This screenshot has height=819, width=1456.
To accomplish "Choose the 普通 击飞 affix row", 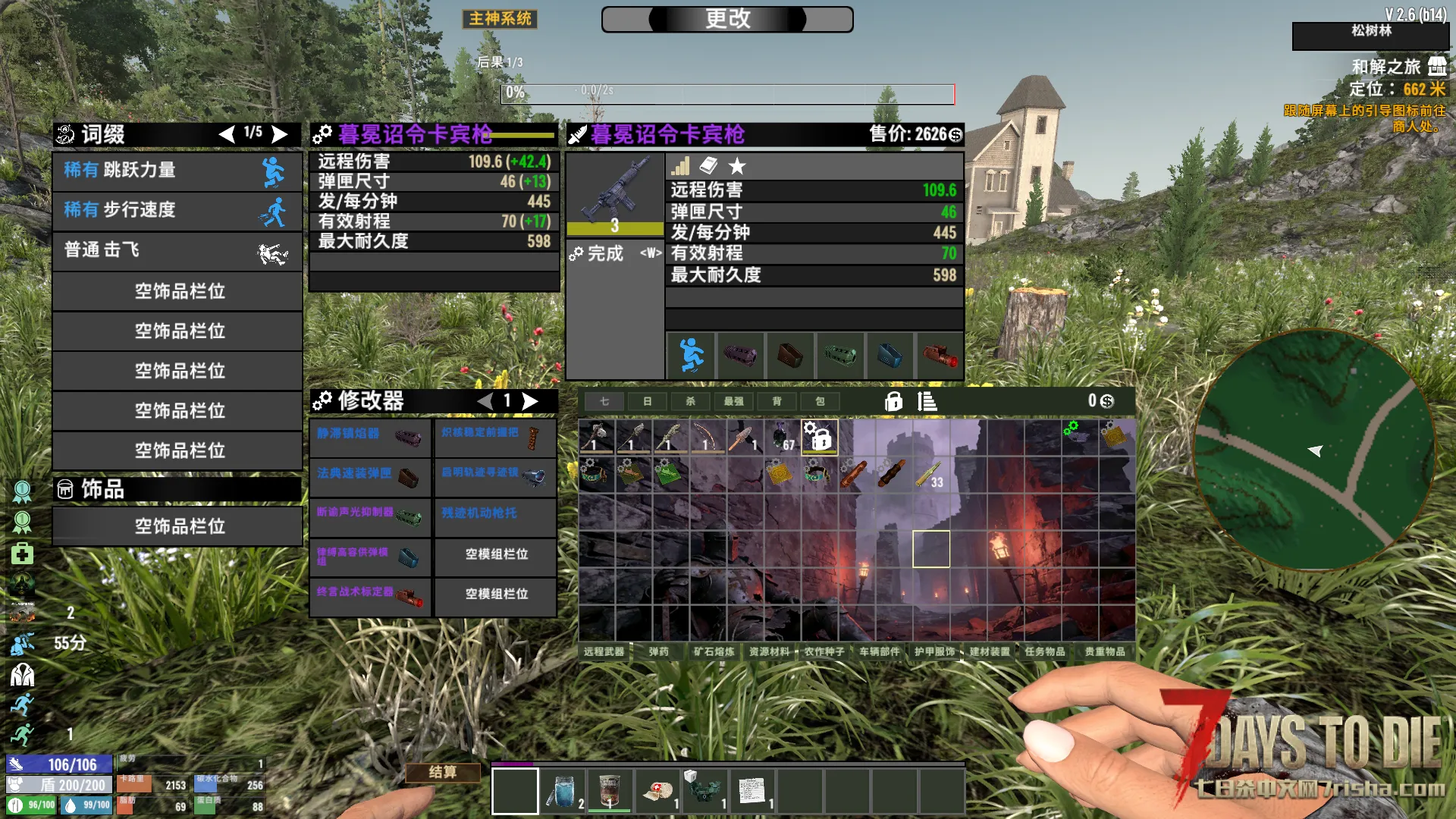I will point(177,250).
